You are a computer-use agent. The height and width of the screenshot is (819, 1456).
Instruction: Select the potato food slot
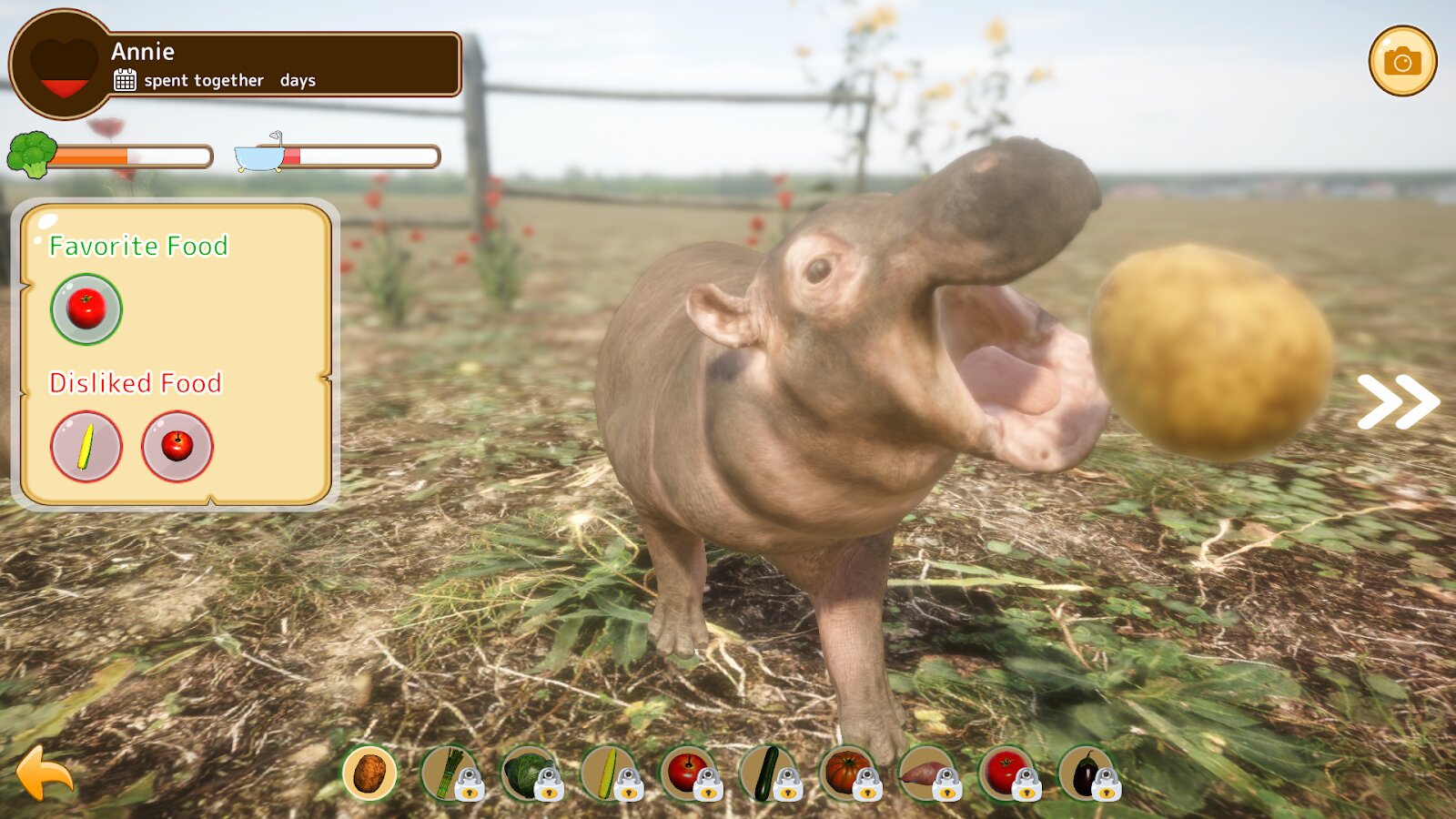[x=369, y=773]
